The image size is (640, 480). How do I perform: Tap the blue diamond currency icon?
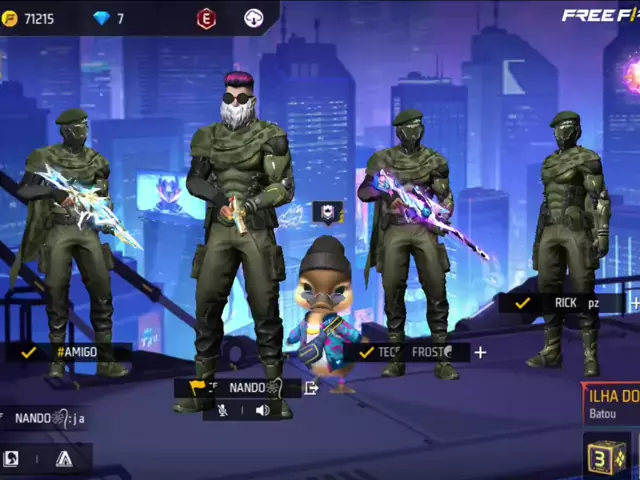click(101, 19)
